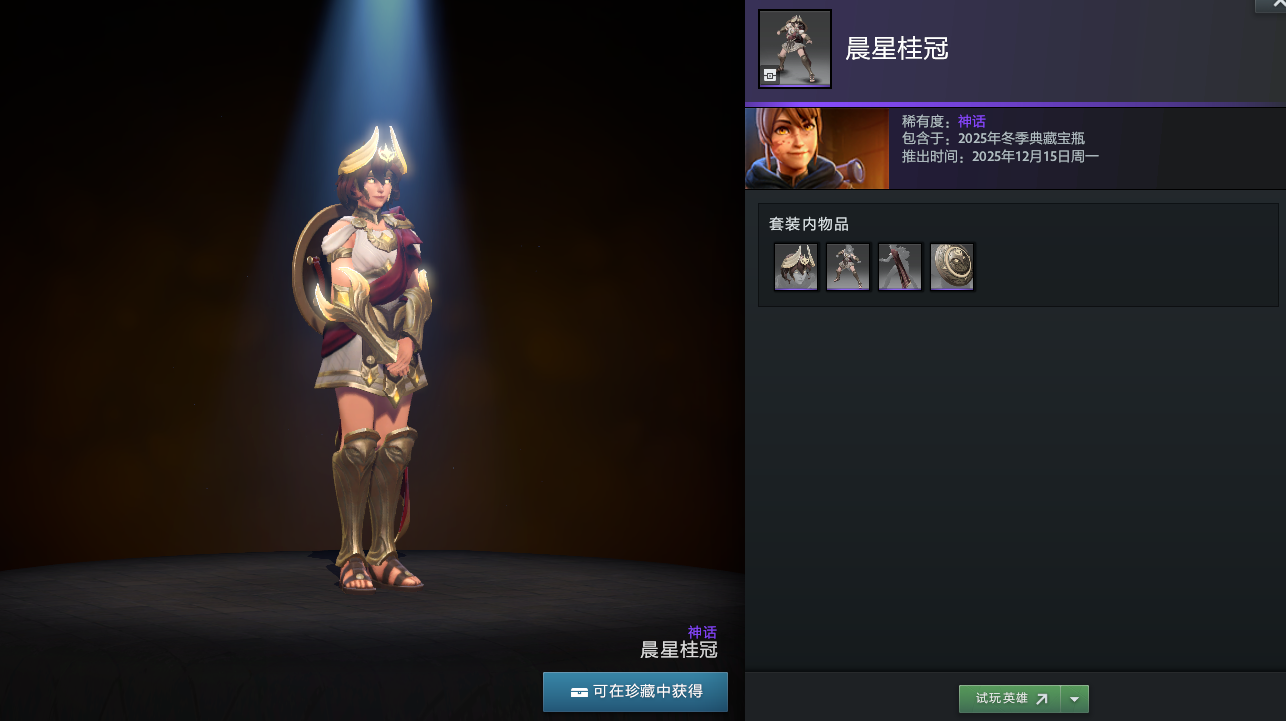The image size is (1286, 721).
Task: Click the 晨星桂冠 set thumbnail
Action: [795, 49]
